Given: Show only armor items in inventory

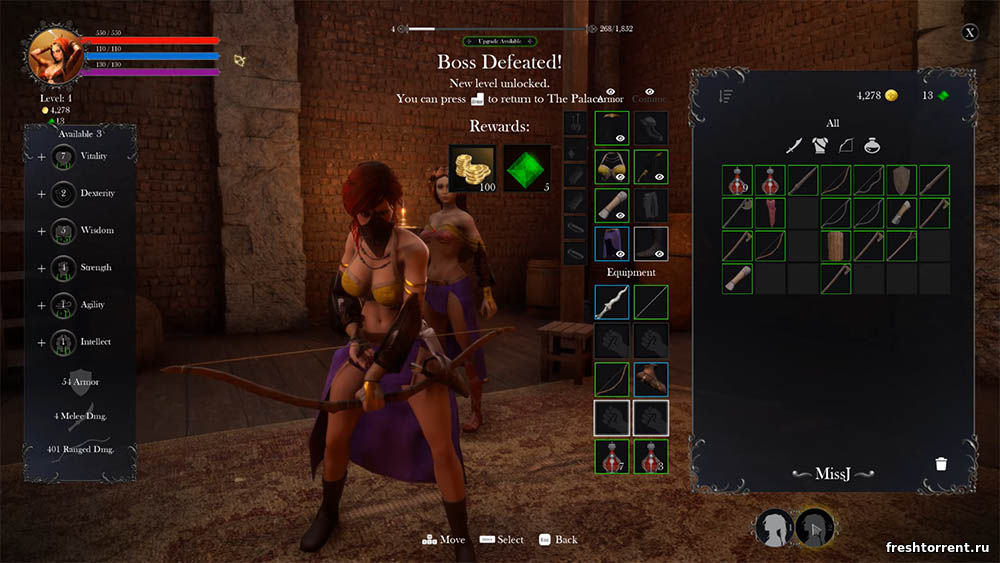Looking at the screenshot, I should click(x=820, y=146).
